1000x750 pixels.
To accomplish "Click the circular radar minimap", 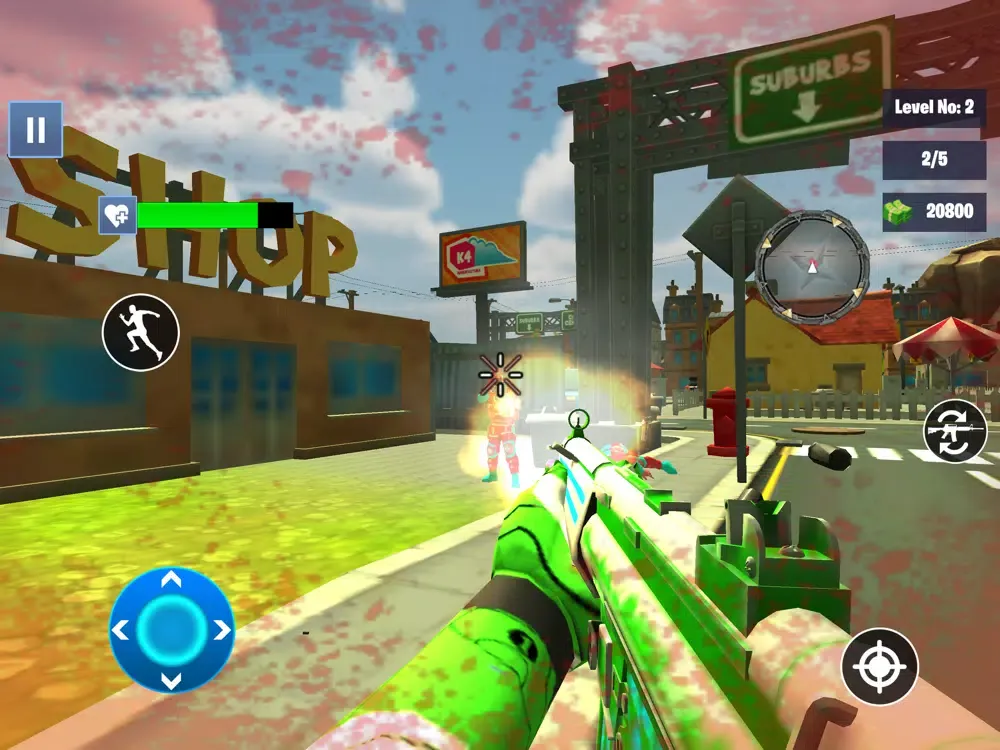I will pyautogui.click(x=812, y=266).
